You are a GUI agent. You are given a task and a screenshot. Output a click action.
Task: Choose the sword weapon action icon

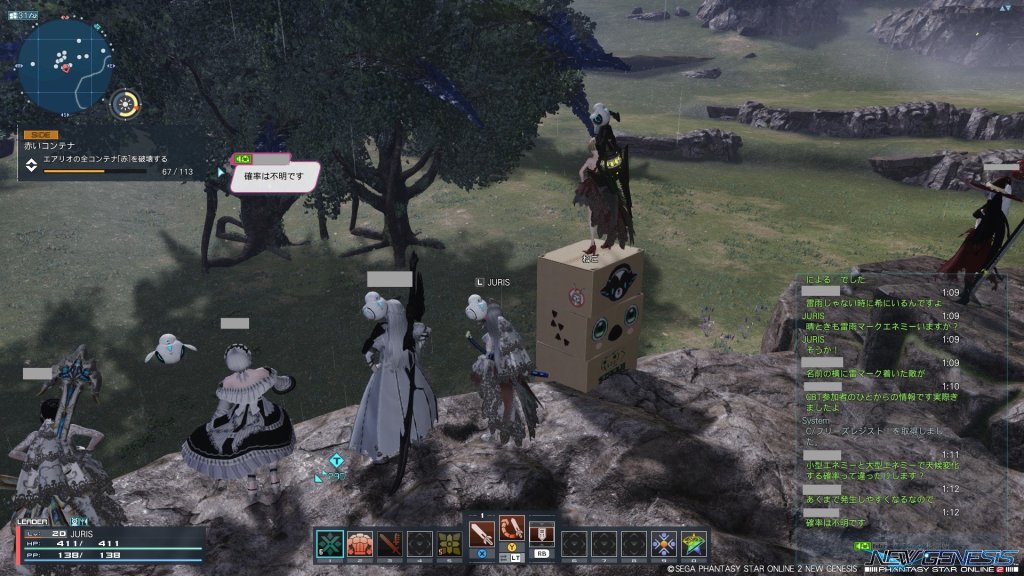tap(481, 529)
